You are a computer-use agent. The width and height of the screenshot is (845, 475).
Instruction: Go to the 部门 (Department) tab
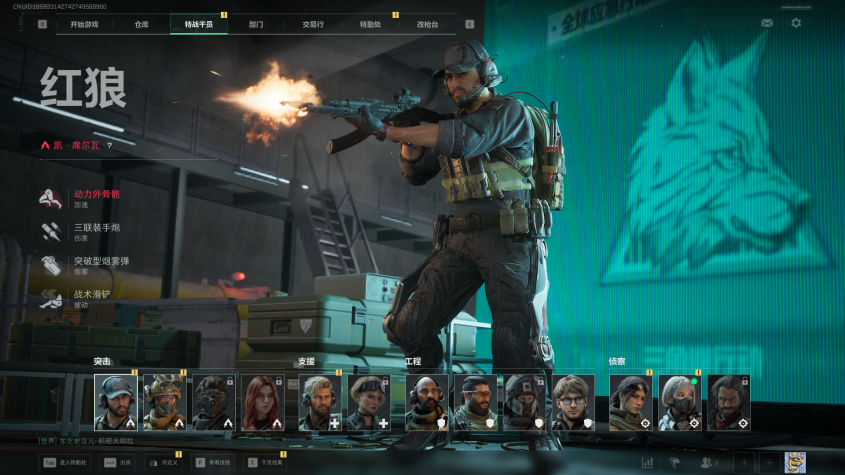[x=256, y=23]
